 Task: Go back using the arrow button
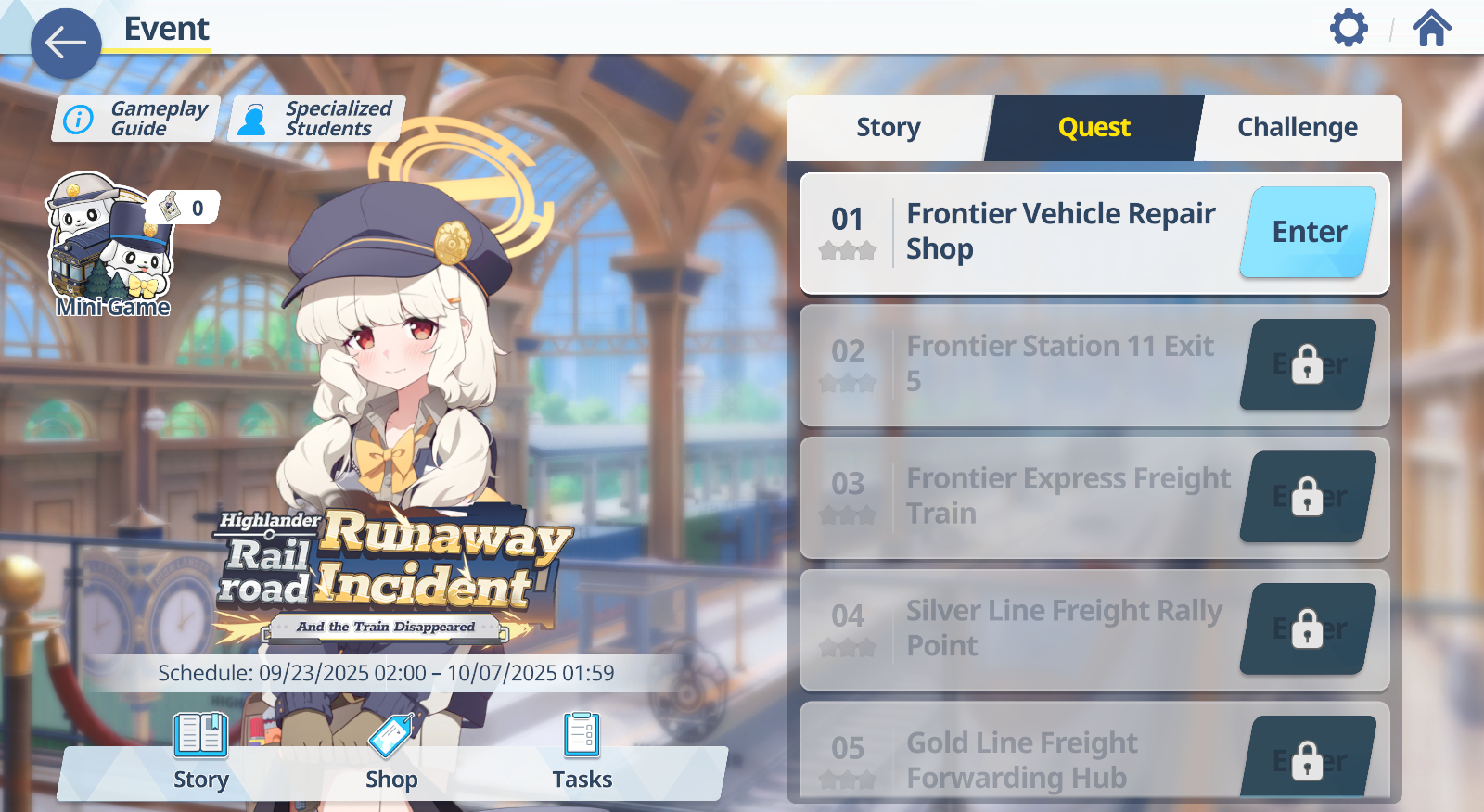[65, 42]
